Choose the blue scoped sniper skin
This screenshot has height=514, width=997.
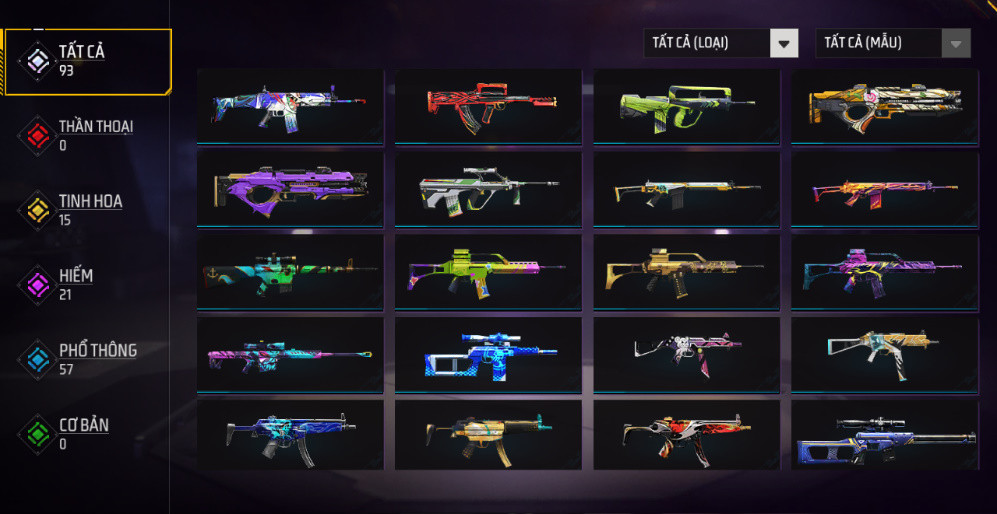(488, 353)
